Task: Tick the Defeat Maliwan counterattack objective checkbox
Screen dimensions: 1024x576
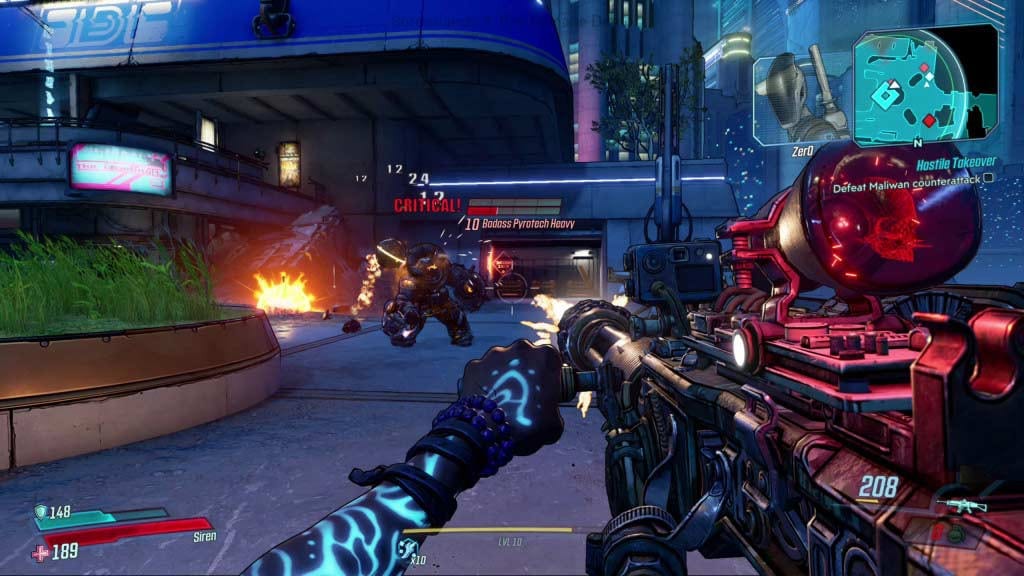Action: [988, 179]
